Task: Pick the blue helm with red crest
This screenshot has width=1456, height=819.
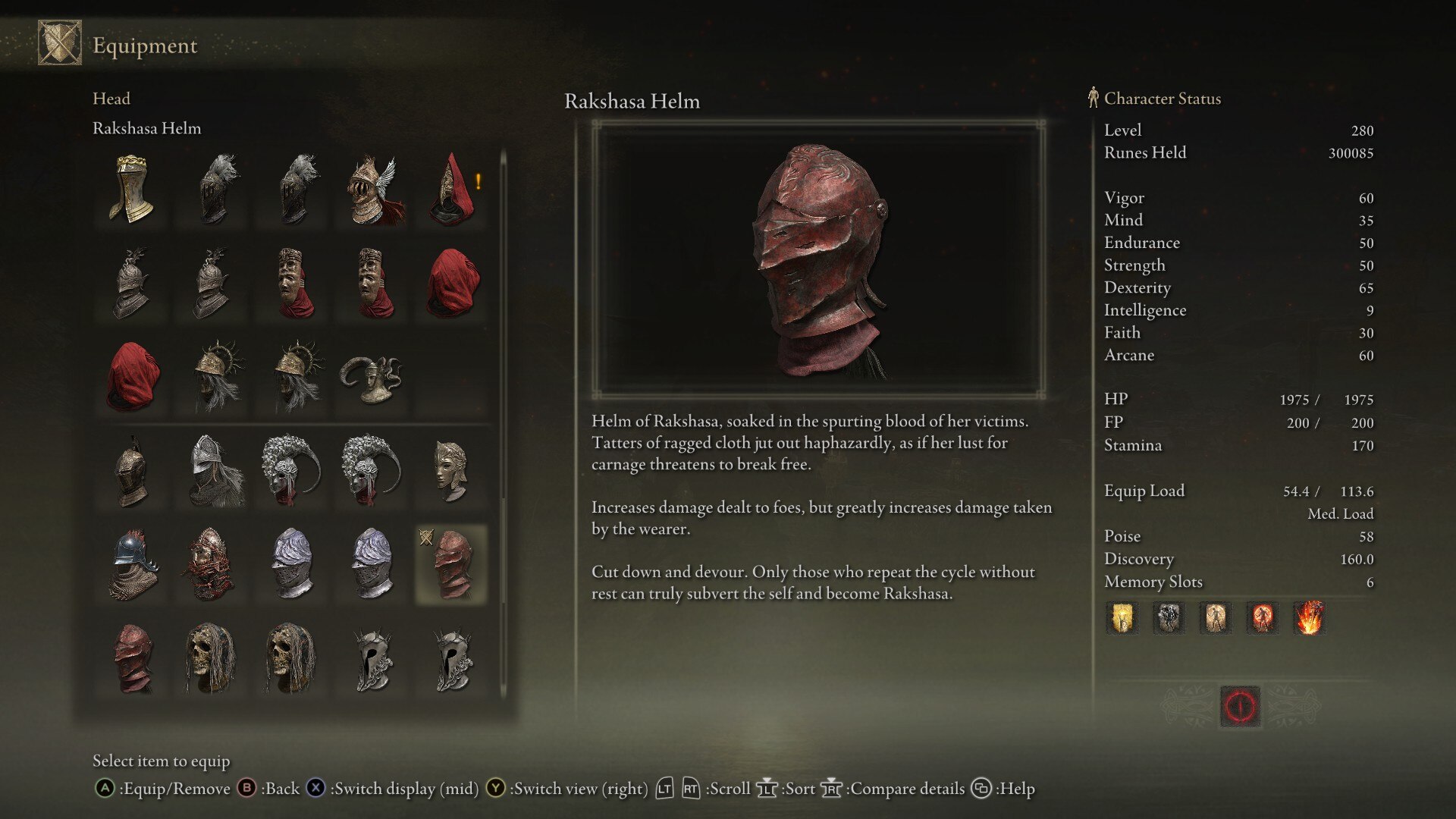Action: pyautogui.click(x=132, y=565)
